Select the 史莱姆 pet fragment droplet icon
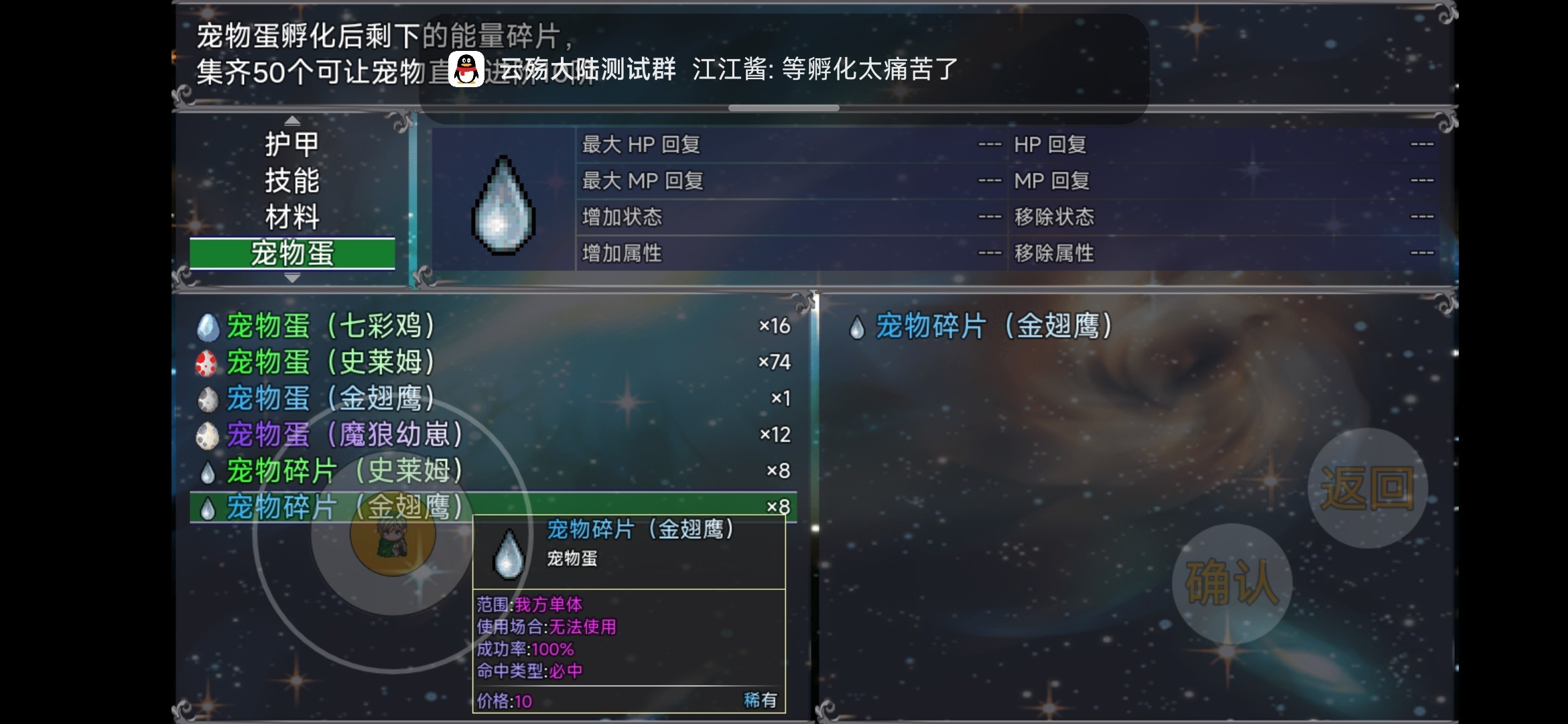Viewport: 1568px width, 724px height. pyautogui.click(x=209, y=471)
